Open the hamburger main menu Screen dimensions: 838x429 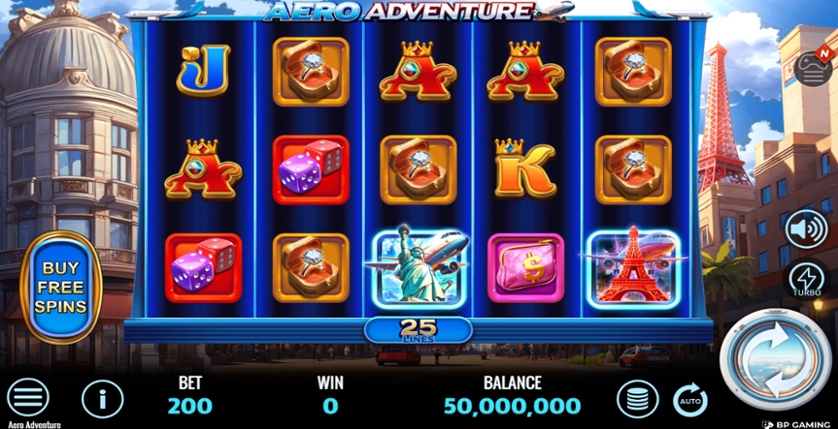(x=28, y=398)
